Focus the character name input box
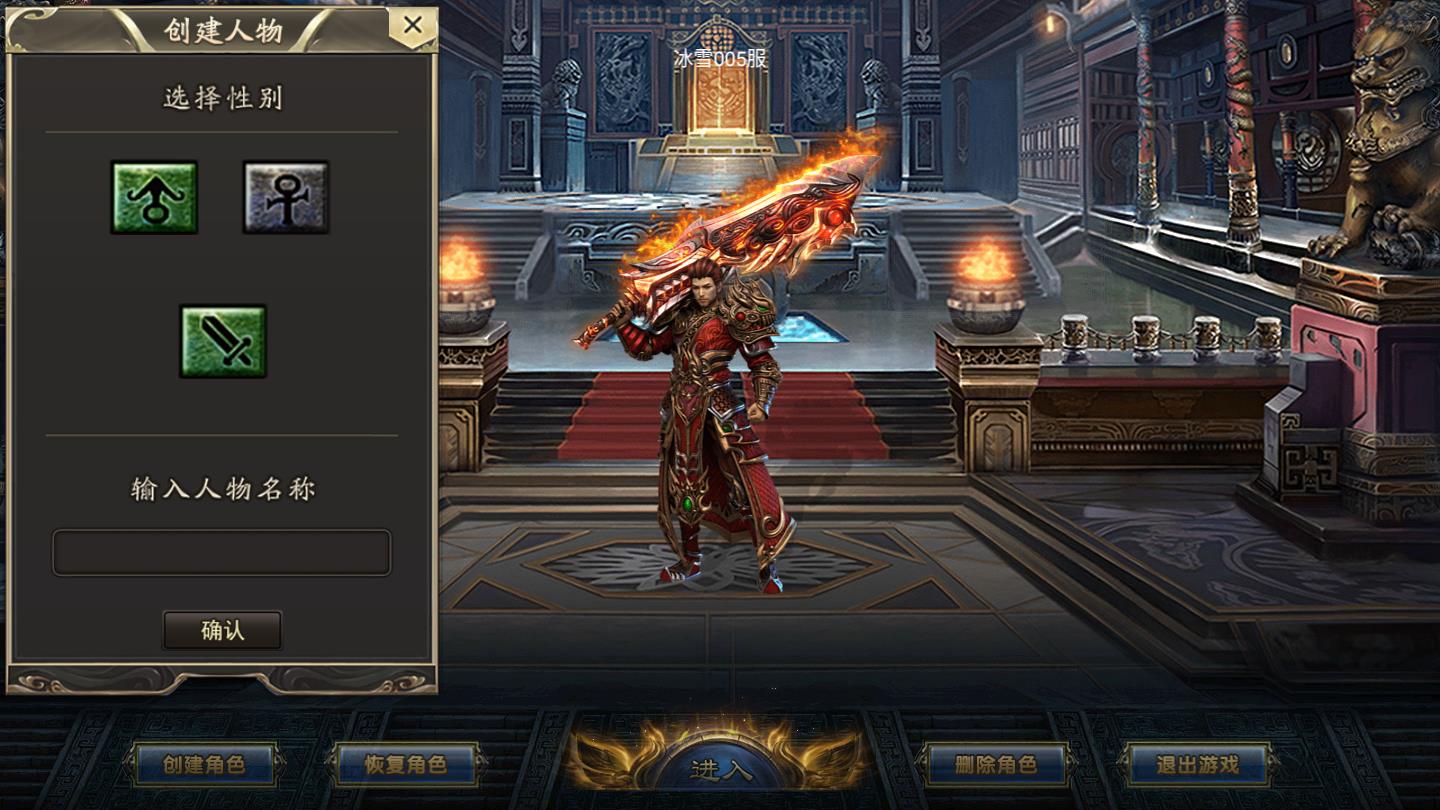The width and height of the screenshot is (1440, 810). point(222,552)
